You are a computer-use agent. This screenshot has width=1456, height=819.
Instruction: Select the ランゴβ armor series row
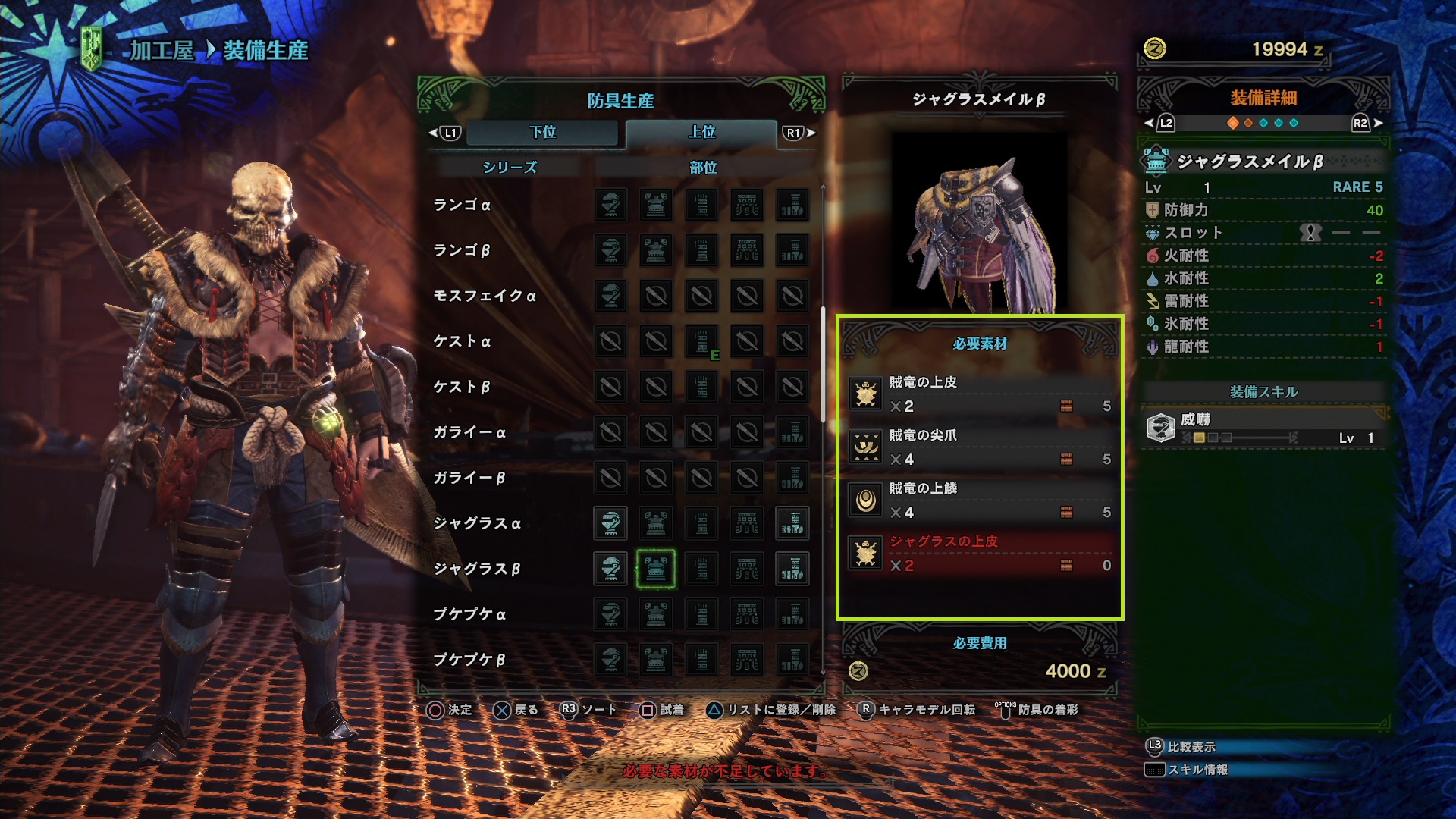pos(462,250)
